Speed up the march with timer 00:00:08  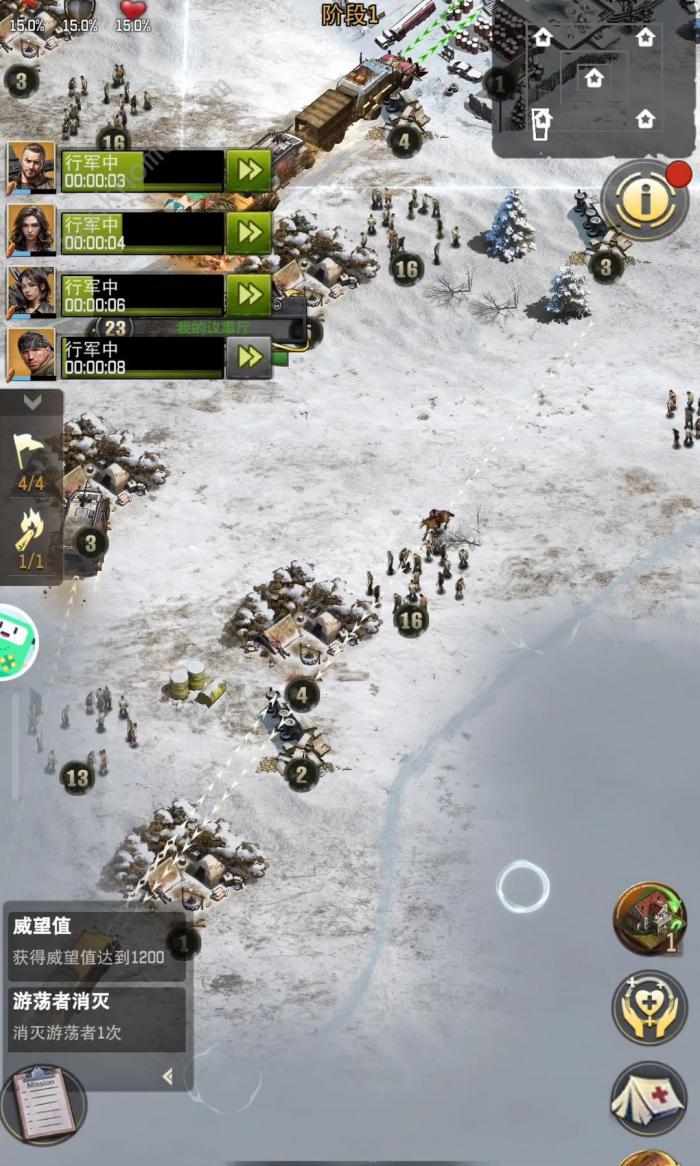click(x=249, y=357)
